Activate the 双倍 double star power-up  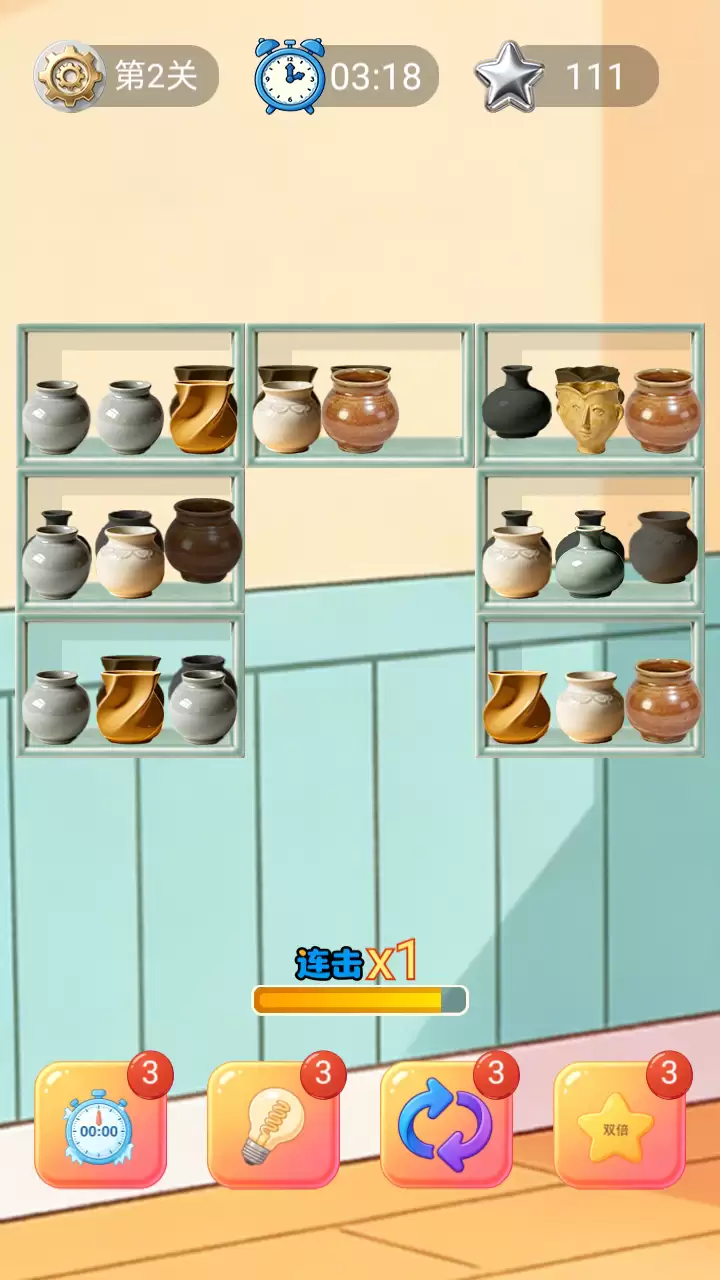coord(619,1127)
